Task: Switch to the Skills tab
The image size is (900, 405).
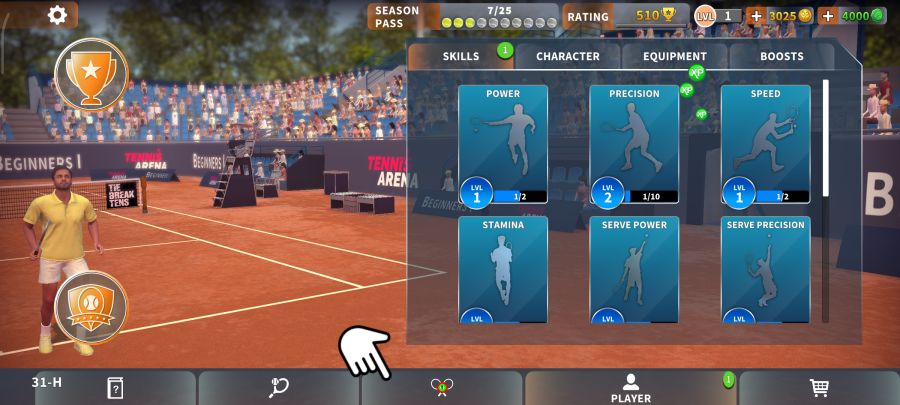Action: point(461,57)
